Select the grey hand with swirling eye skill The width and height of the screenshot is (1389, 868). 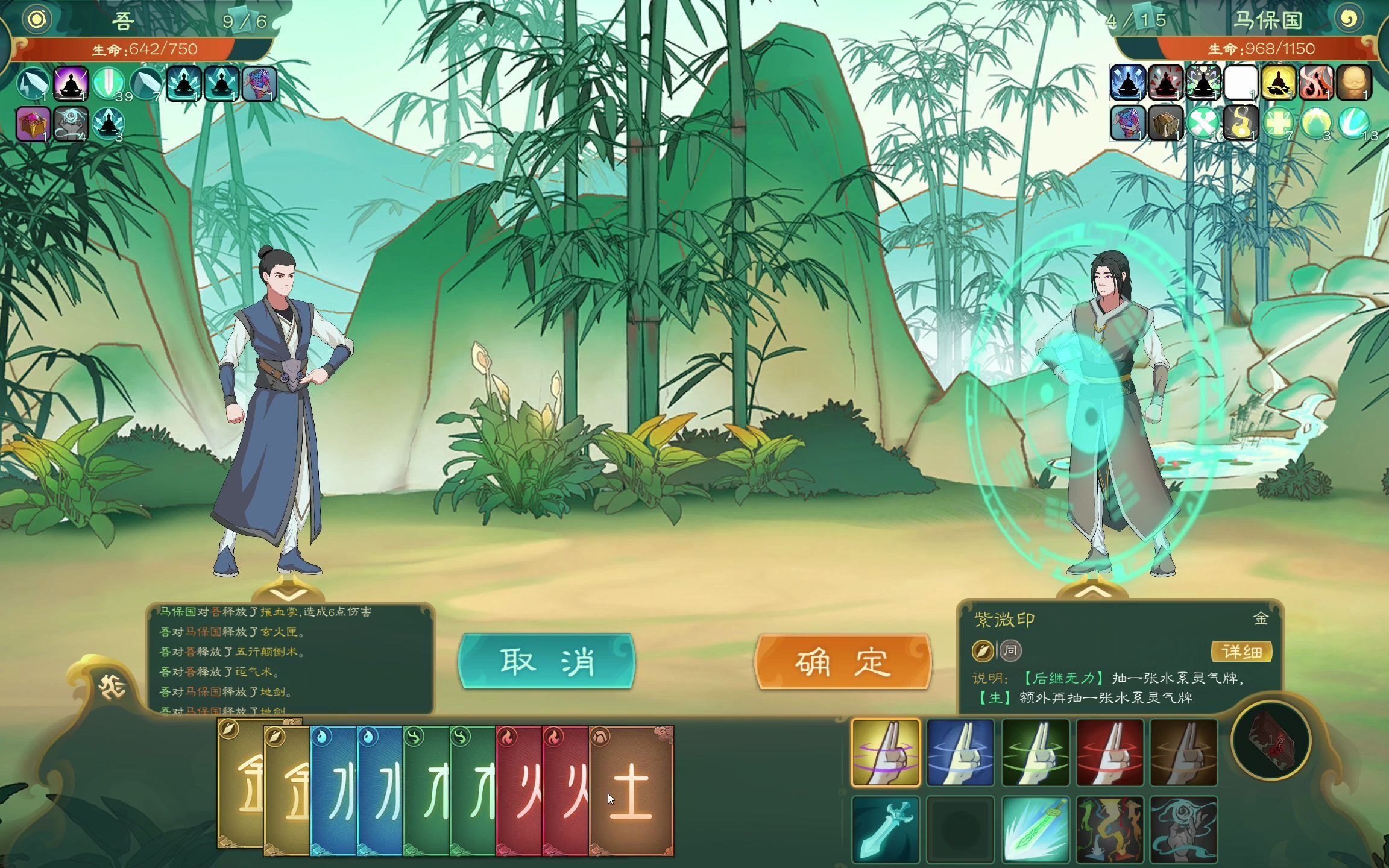1183,829
